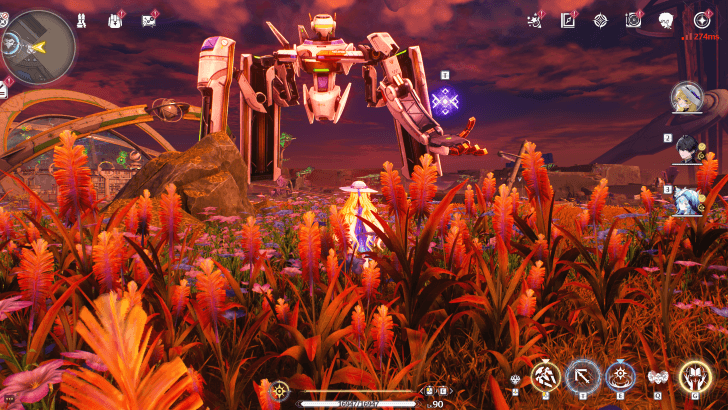
Task: Switch to the dark-haired party member
Action: pos(689,148)
